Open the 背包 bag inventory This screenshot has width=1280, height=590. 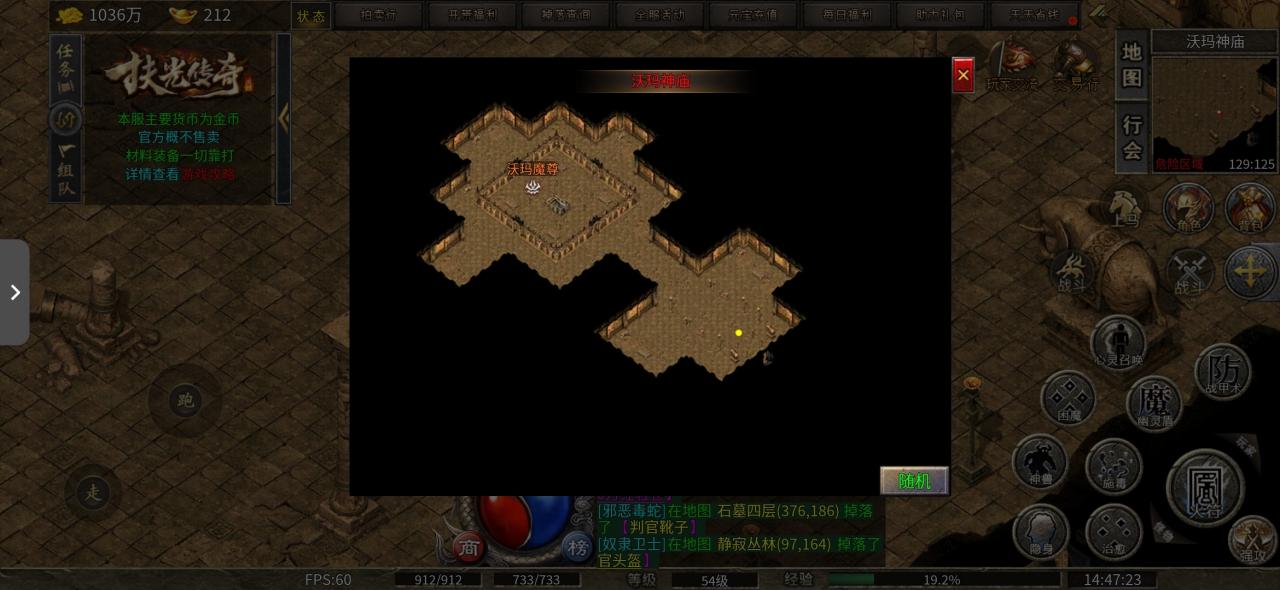tap(1250, 209)
